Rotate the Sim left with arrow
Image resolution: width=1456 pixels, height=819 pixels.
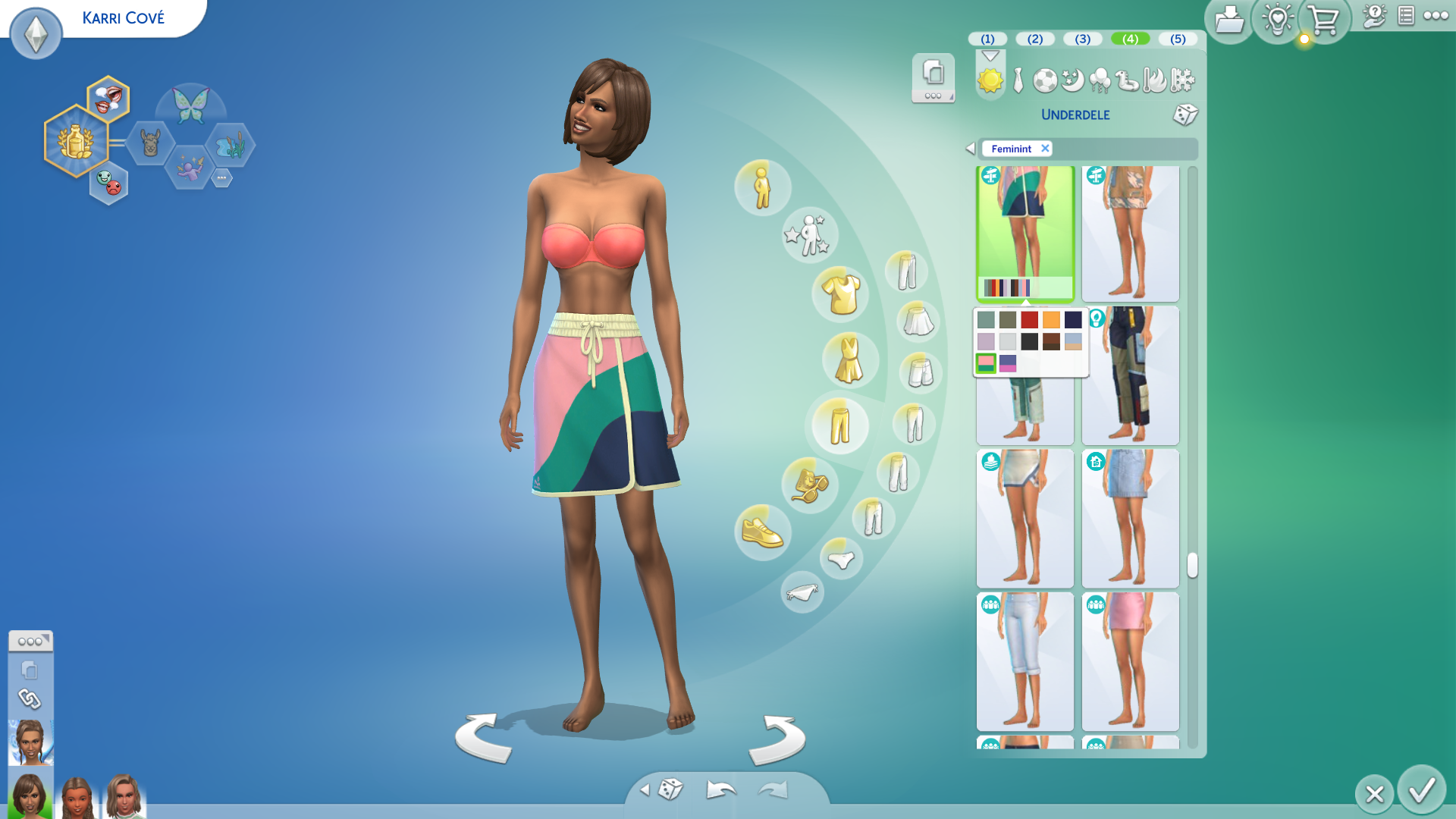click(x=483, y=738)
